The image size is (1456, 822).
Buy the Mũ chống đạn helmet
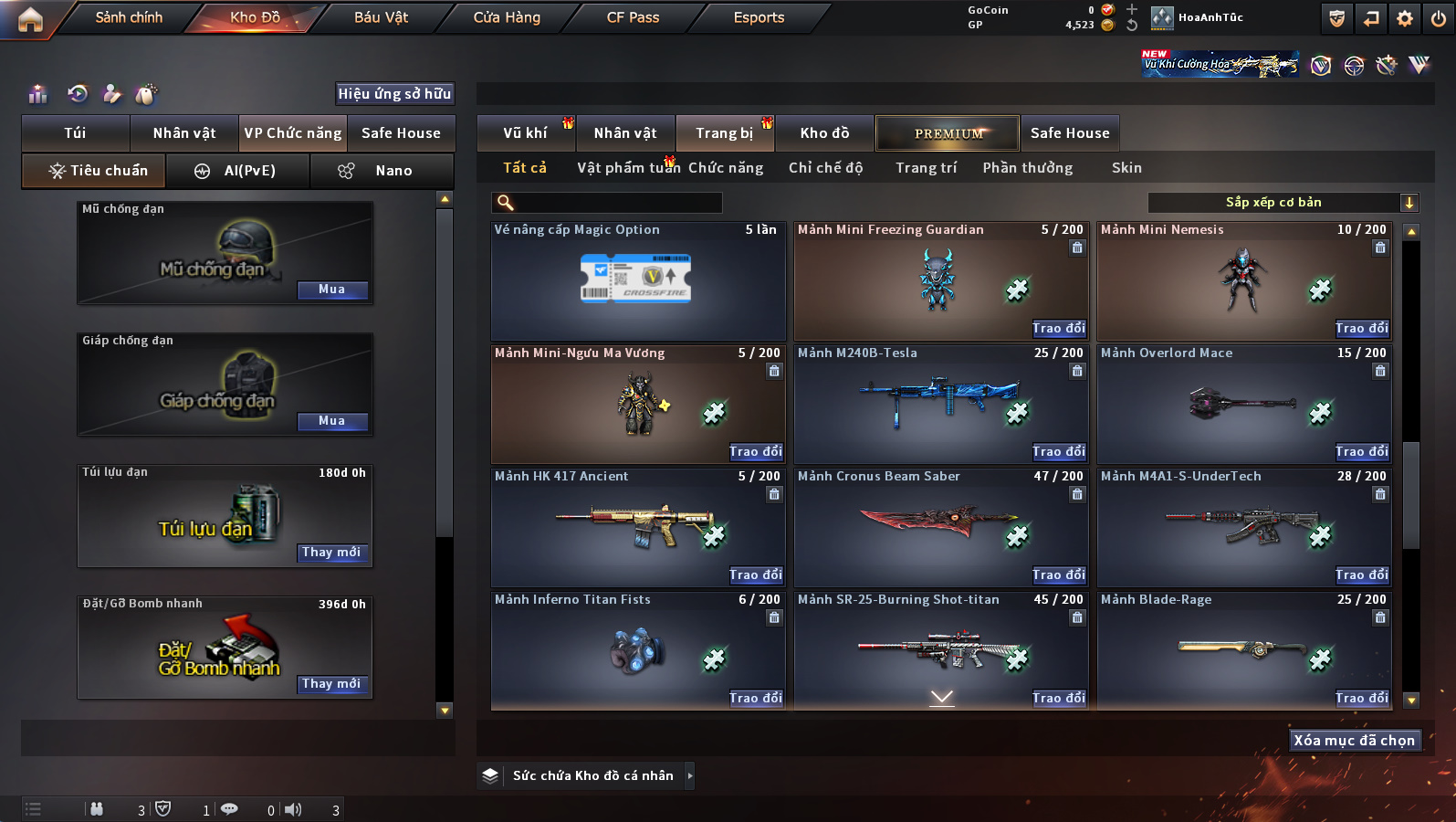(x=332, y=290)
